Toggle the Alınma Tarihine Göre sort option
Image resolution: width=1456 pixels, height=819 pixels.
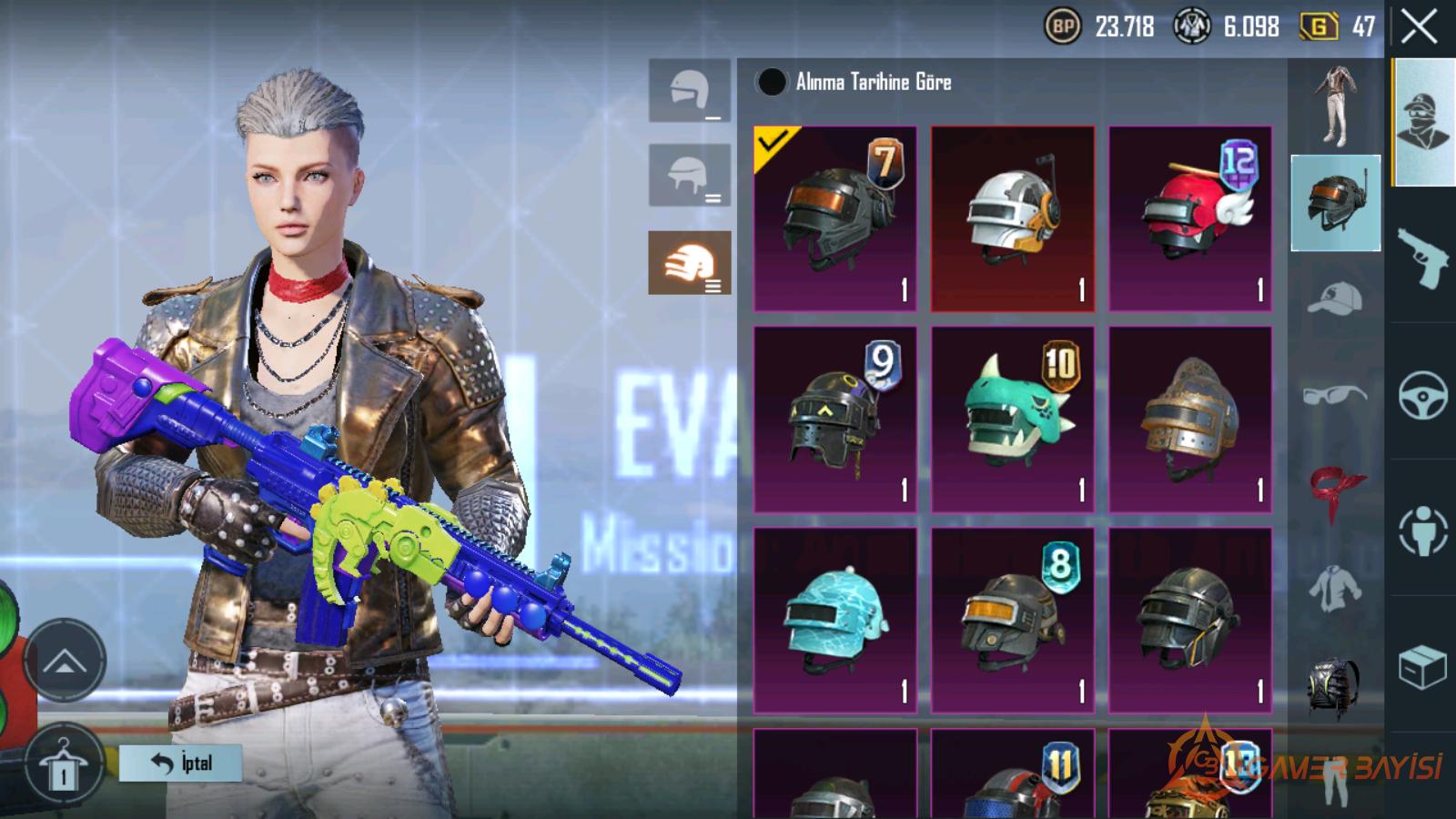(x=772, y=83)
